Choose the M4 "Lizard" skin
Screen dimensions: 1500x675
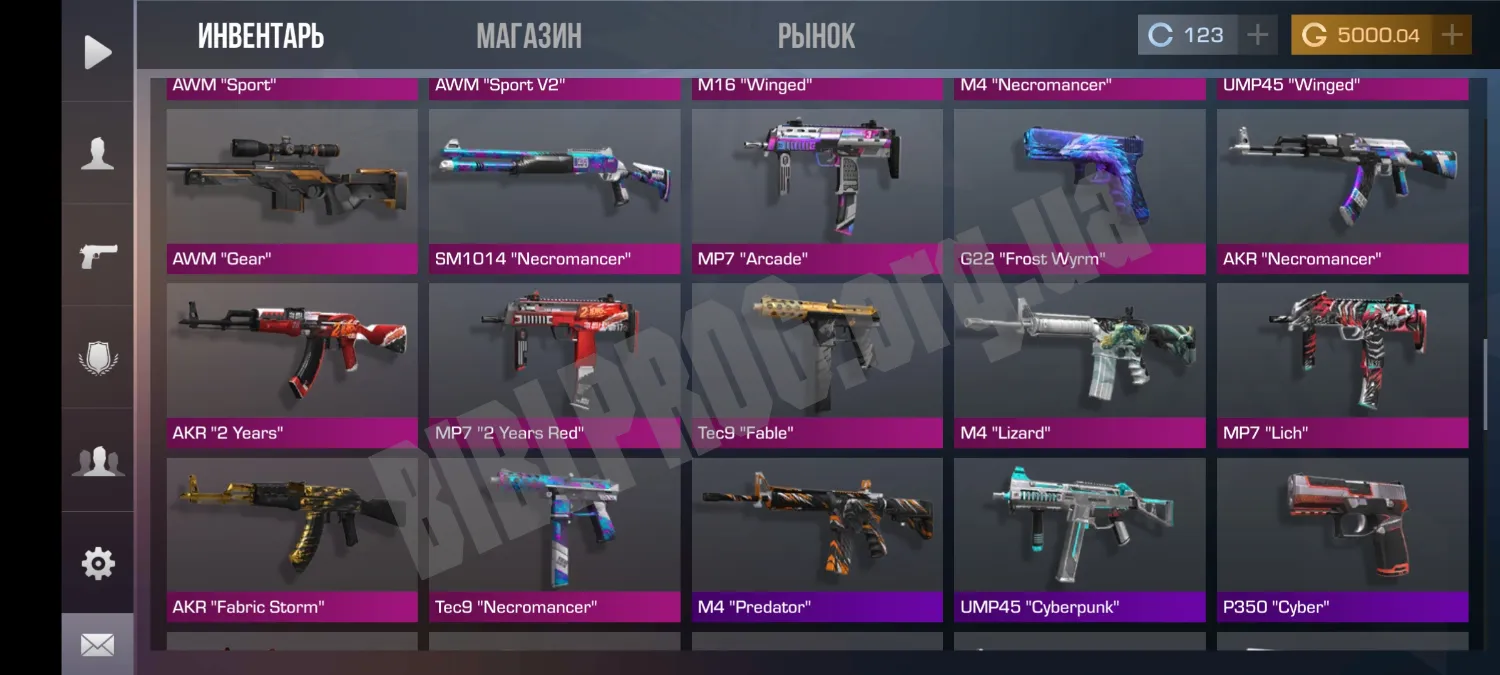click(1079, 364)
